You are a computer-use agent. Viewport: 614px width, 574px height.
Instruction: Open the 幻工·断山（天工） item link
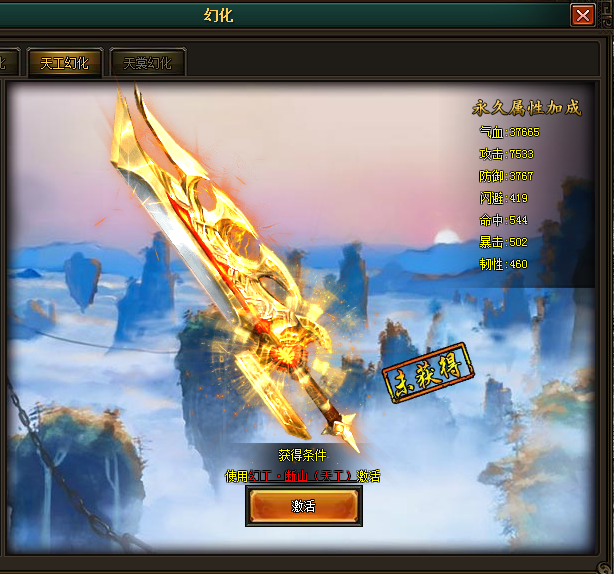[x=301, y=476]
